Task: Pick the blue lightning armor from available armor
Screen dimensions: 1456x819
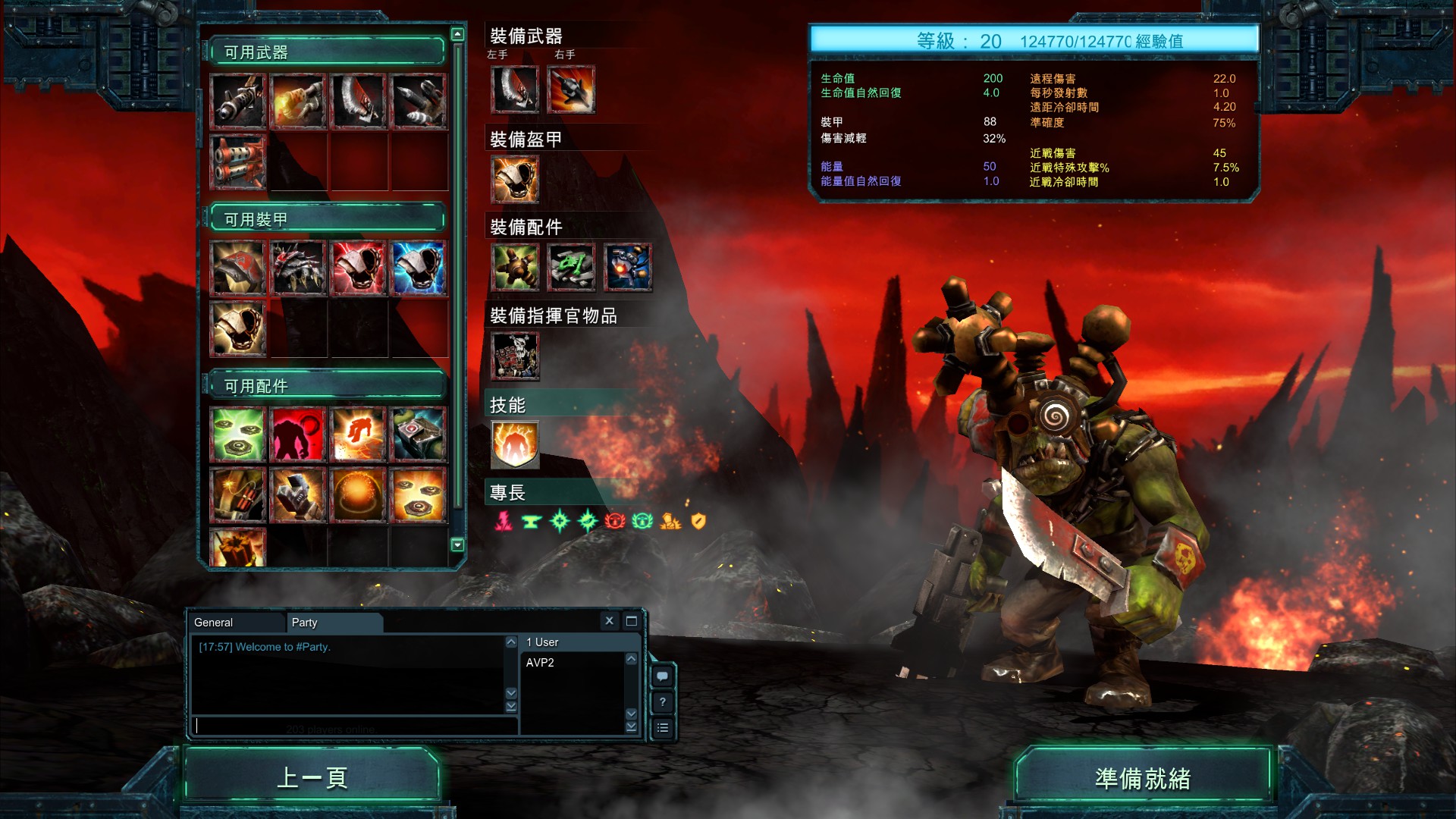Action: click(419, 268)
